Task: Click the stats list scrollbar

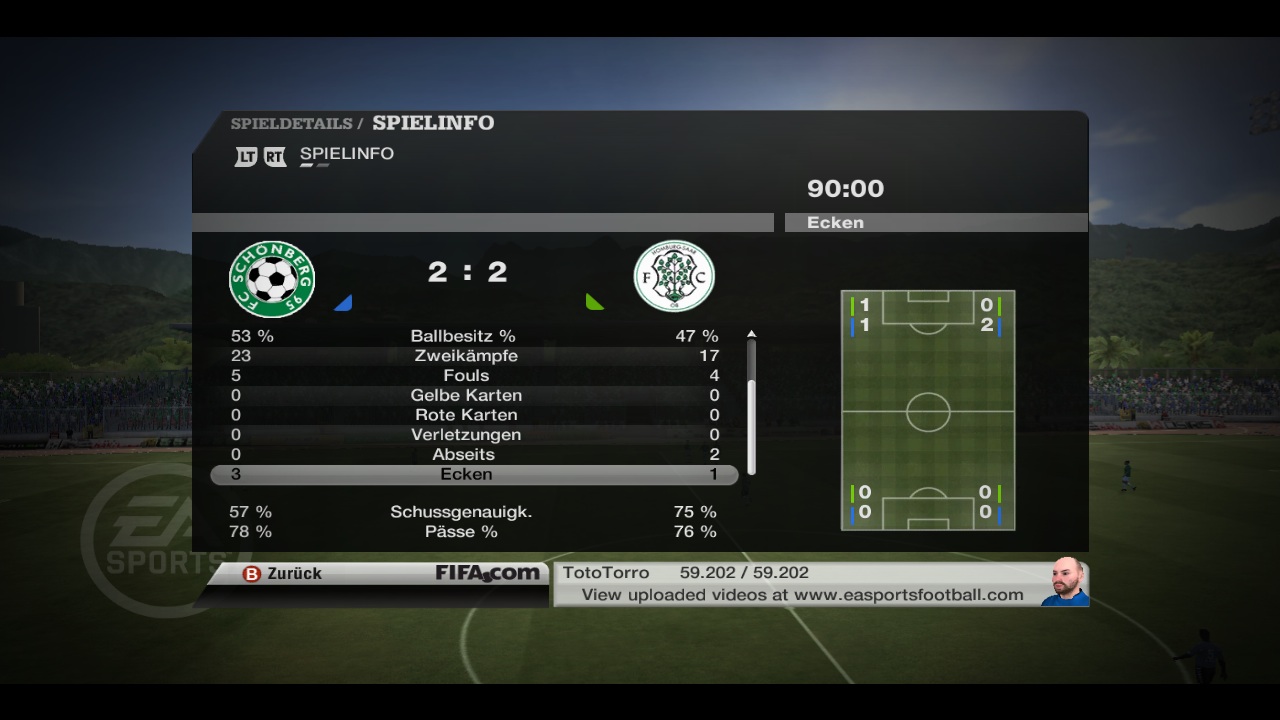Action: (751, 406)
